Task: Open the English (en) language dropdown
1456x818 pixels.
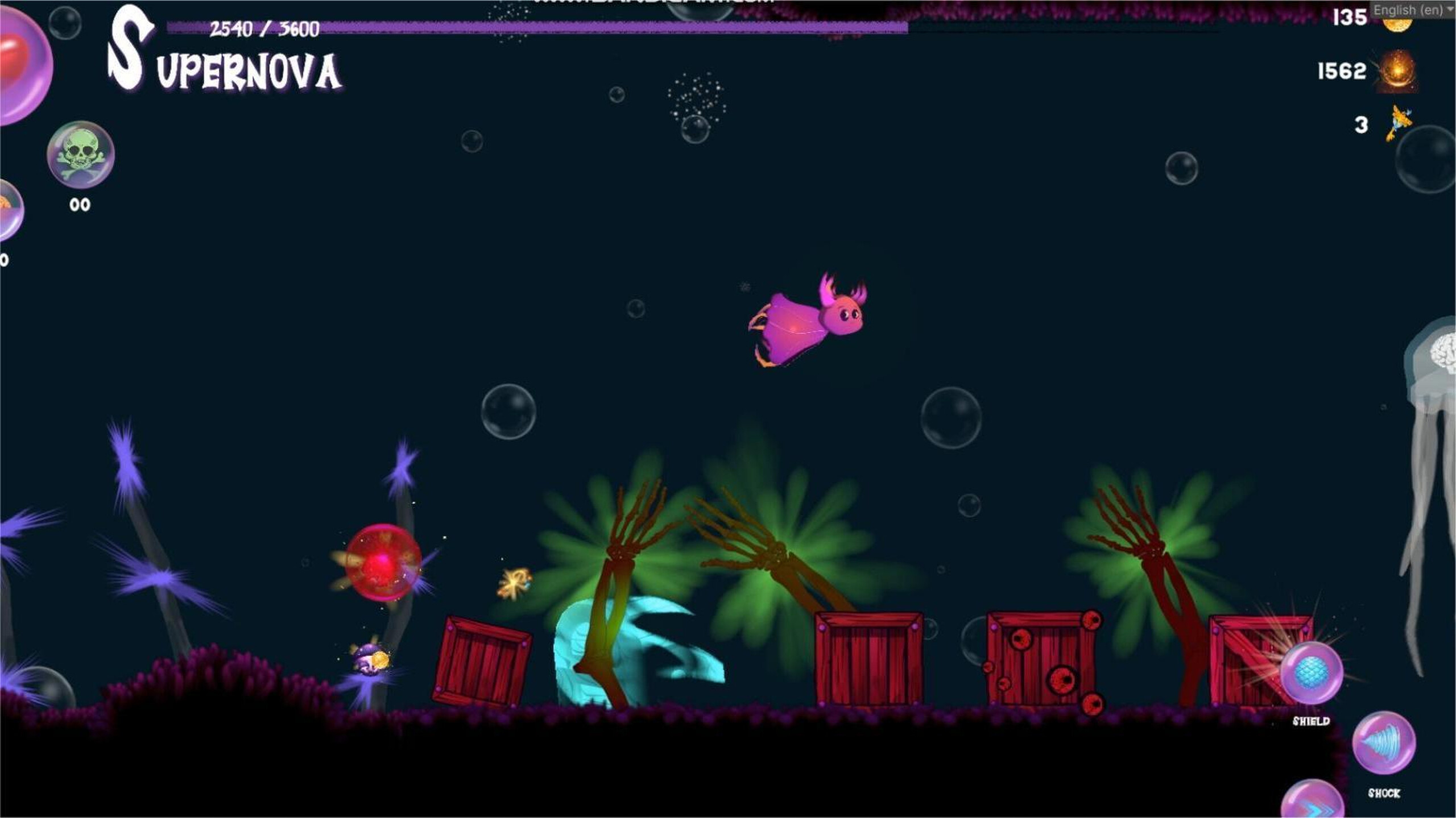Action: 1410,9
